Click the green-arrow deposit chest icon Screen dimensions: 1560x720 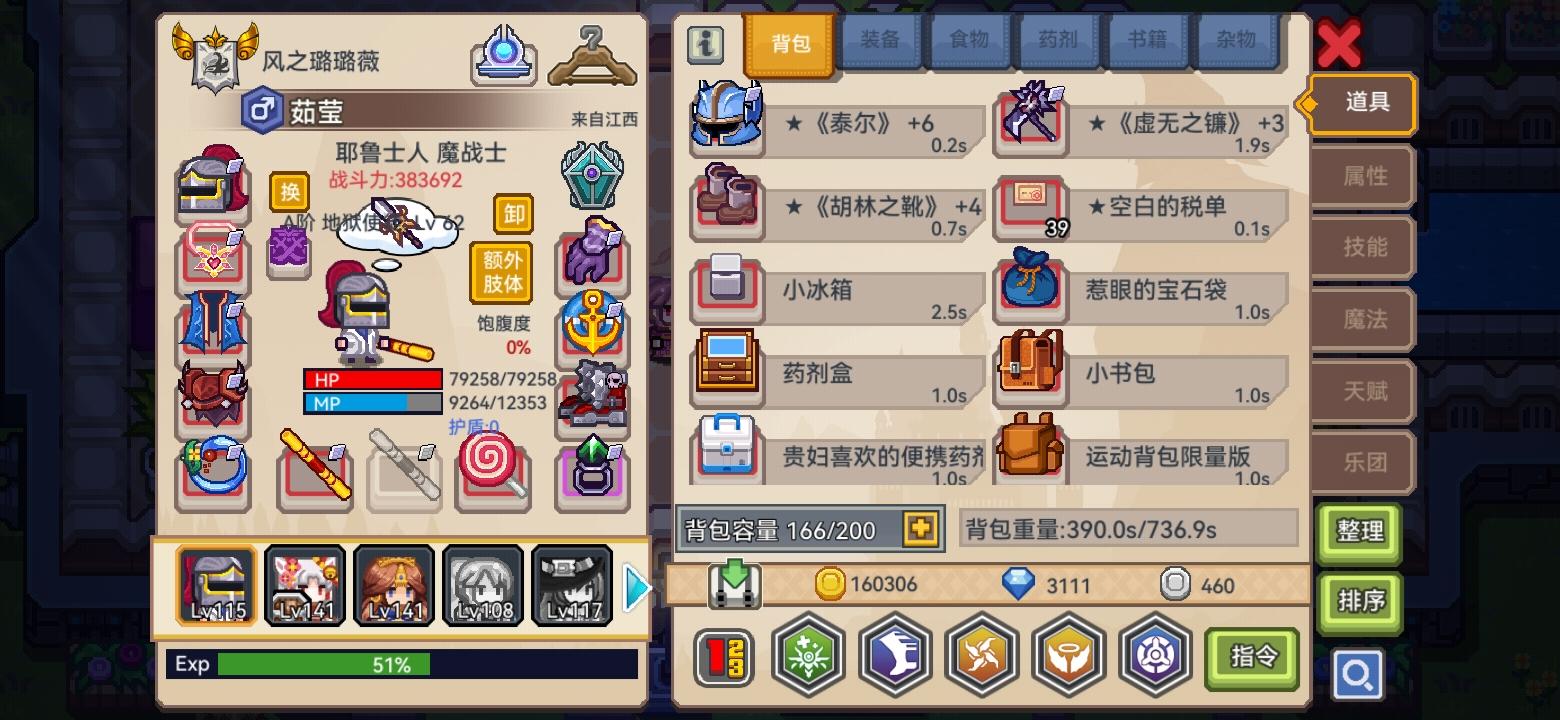click(737, 585)
